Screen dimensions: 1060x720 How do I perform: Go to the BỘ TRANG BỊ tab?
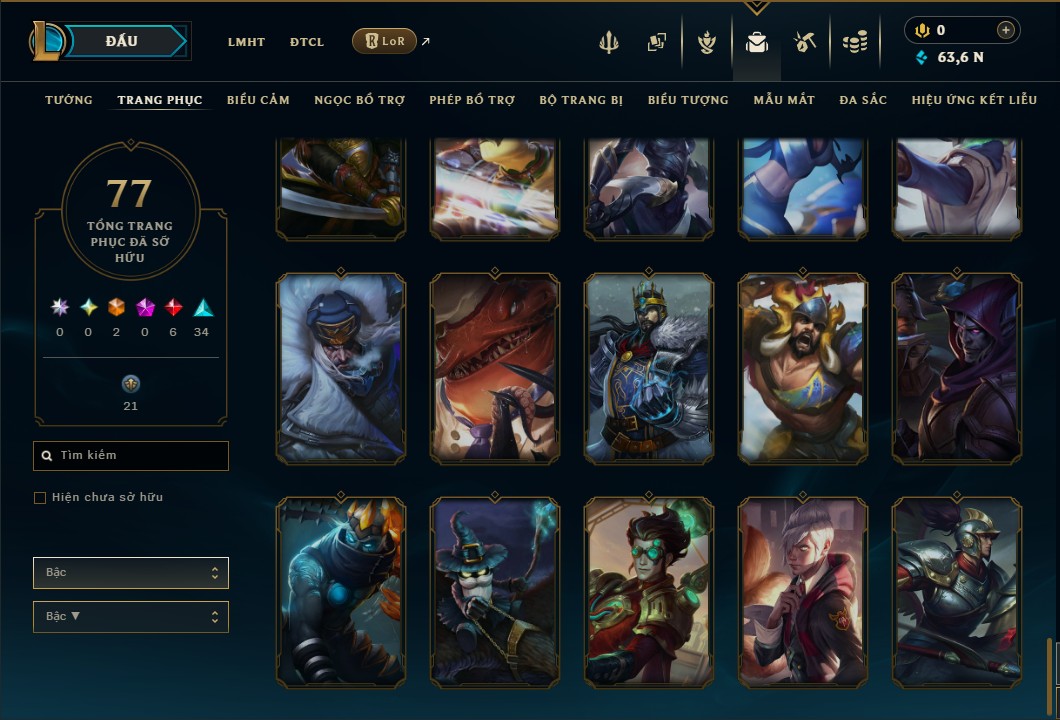(581, 100)
